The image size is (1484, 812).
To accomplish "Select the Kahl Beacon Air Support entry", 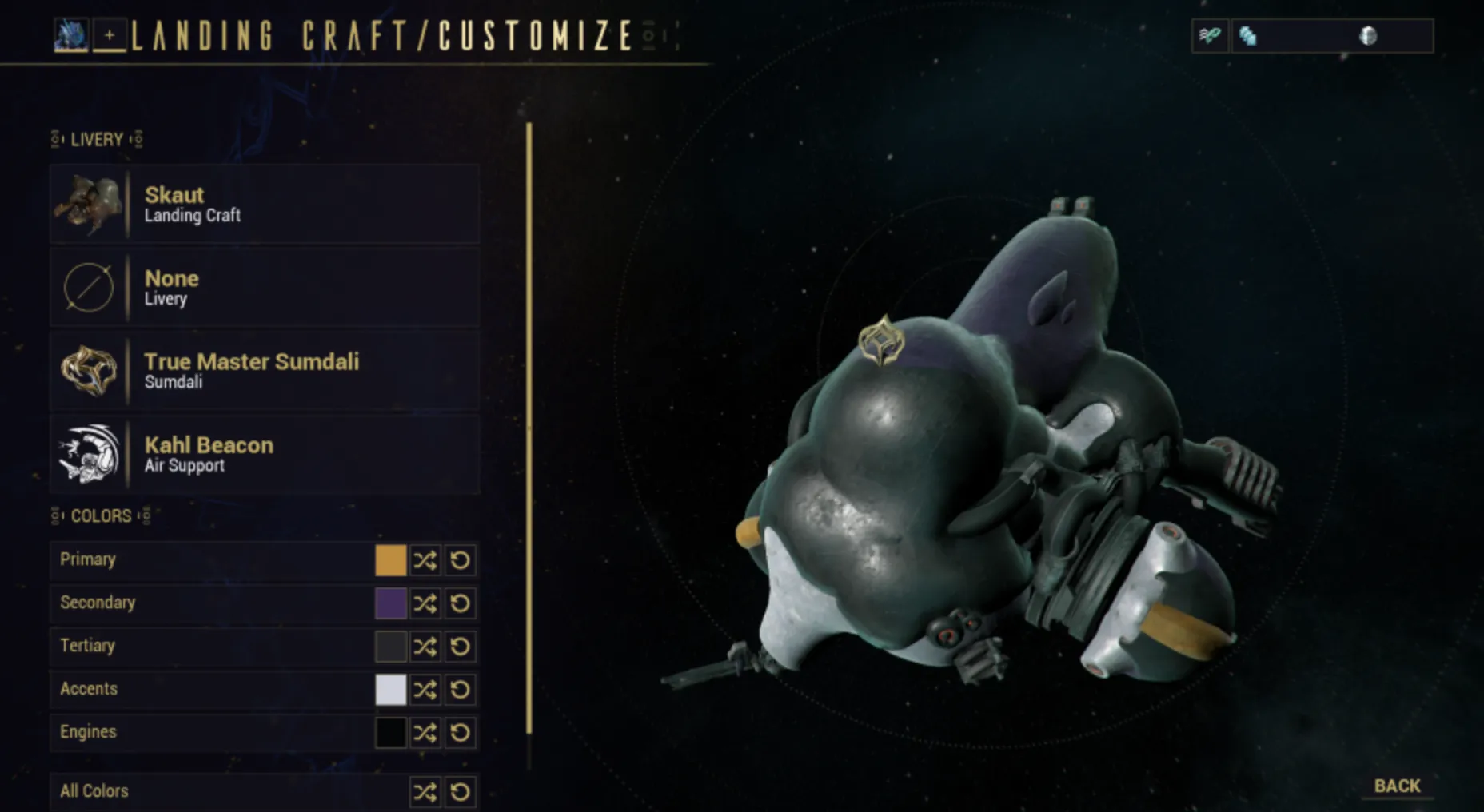I will coord(264,454).
